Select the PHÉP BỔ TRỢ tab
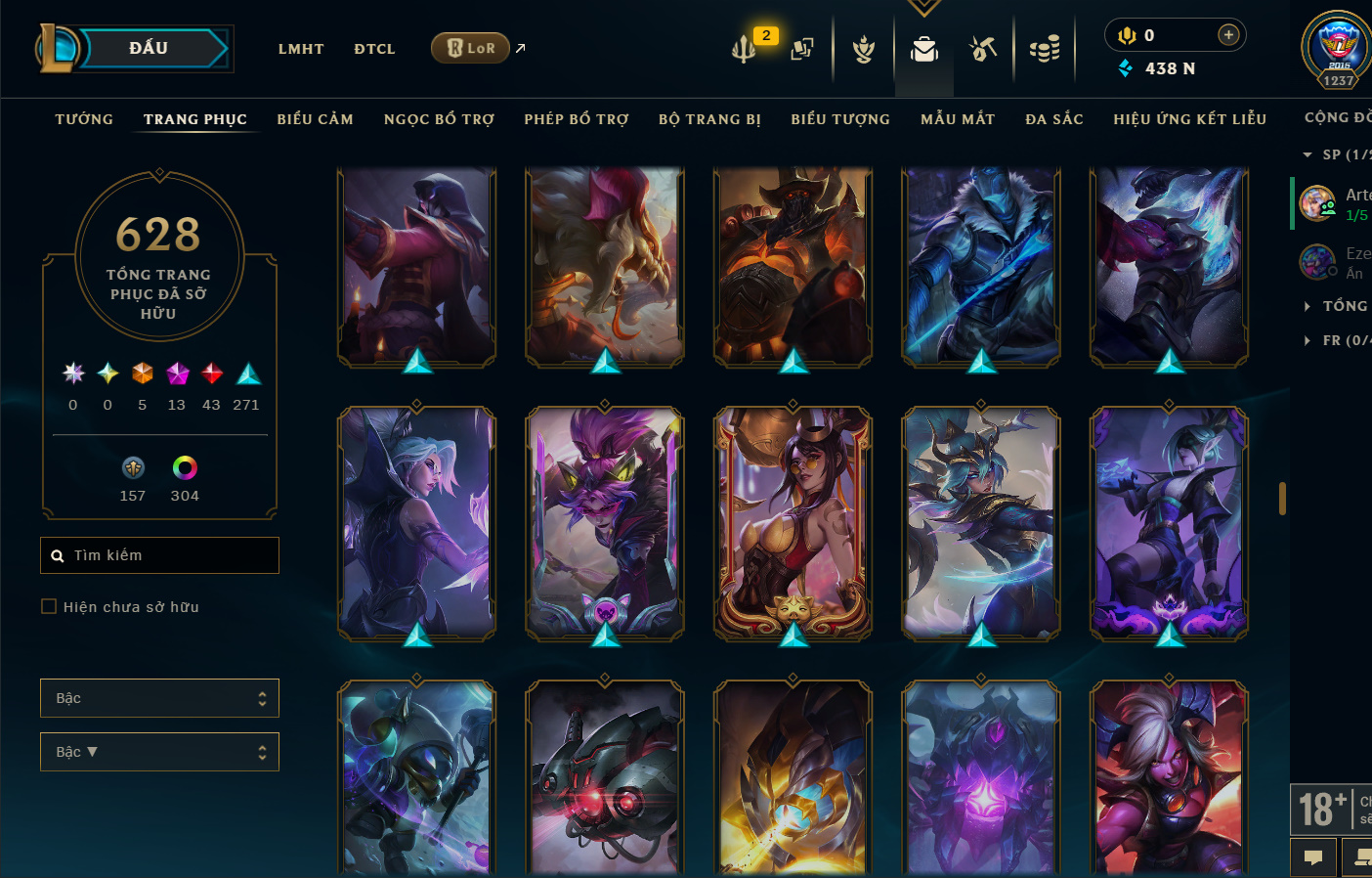Screen dimensions: 1372x878 click(577, 119)
